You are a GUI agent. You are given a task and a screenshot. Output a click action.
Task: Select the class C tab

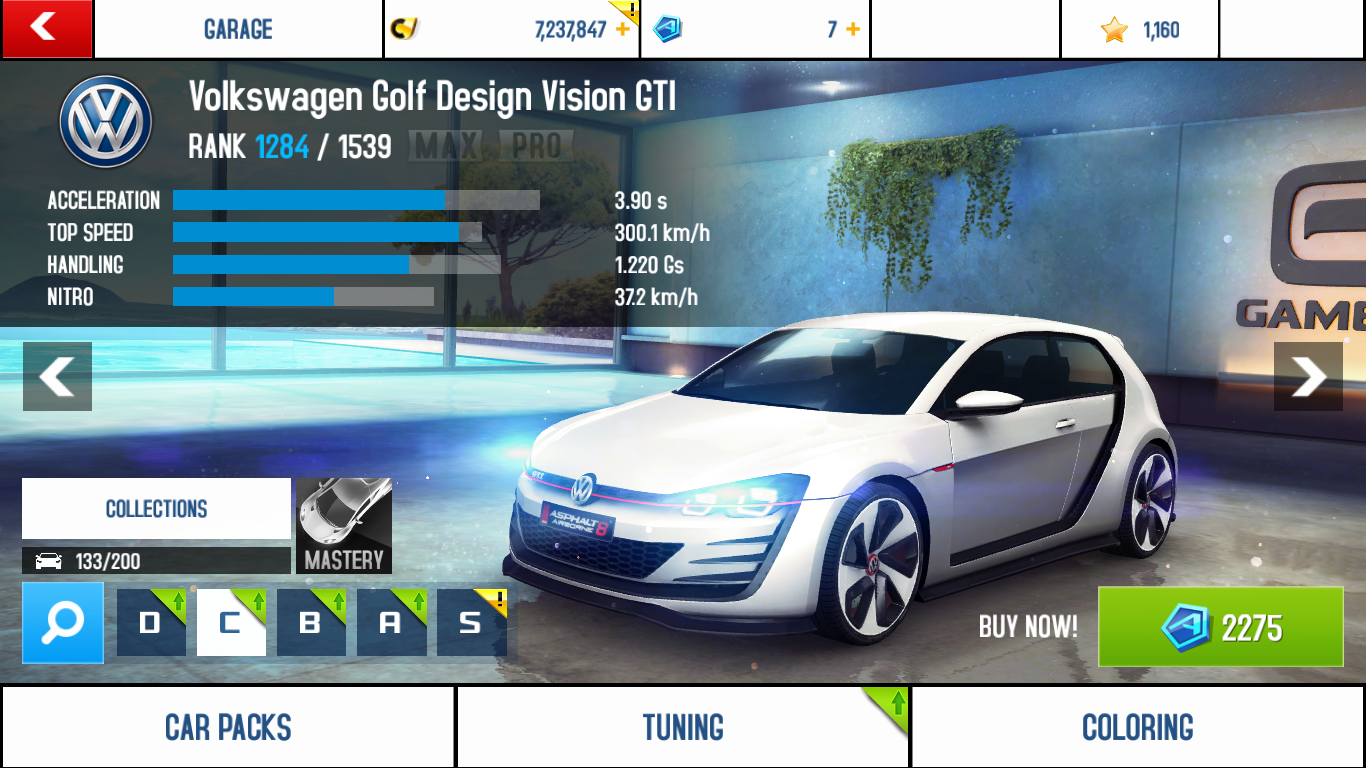coord(231,623)
